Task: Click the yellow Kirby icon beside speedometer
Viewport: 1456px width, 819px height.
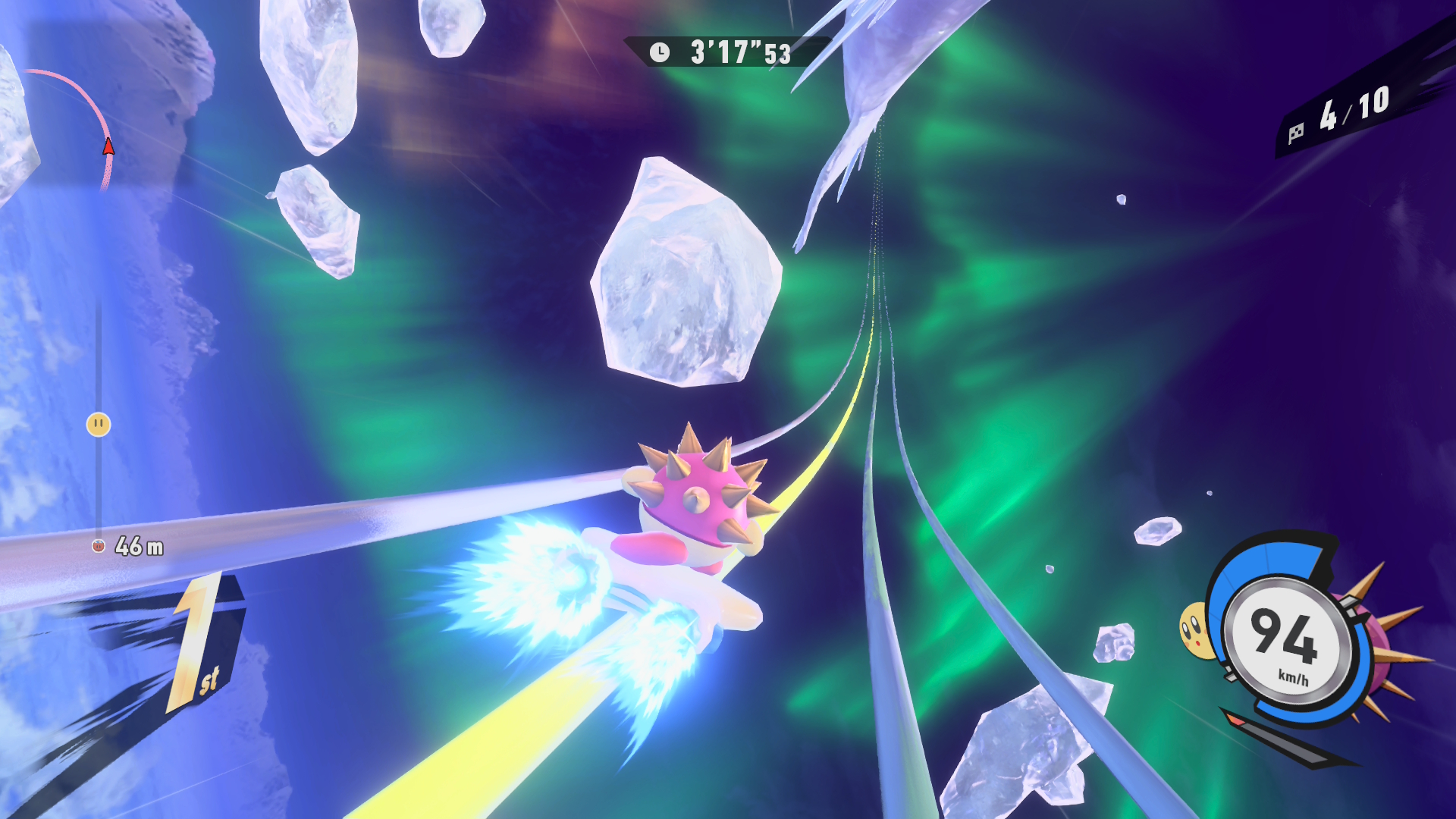Action: click(x=1193, y=629)
